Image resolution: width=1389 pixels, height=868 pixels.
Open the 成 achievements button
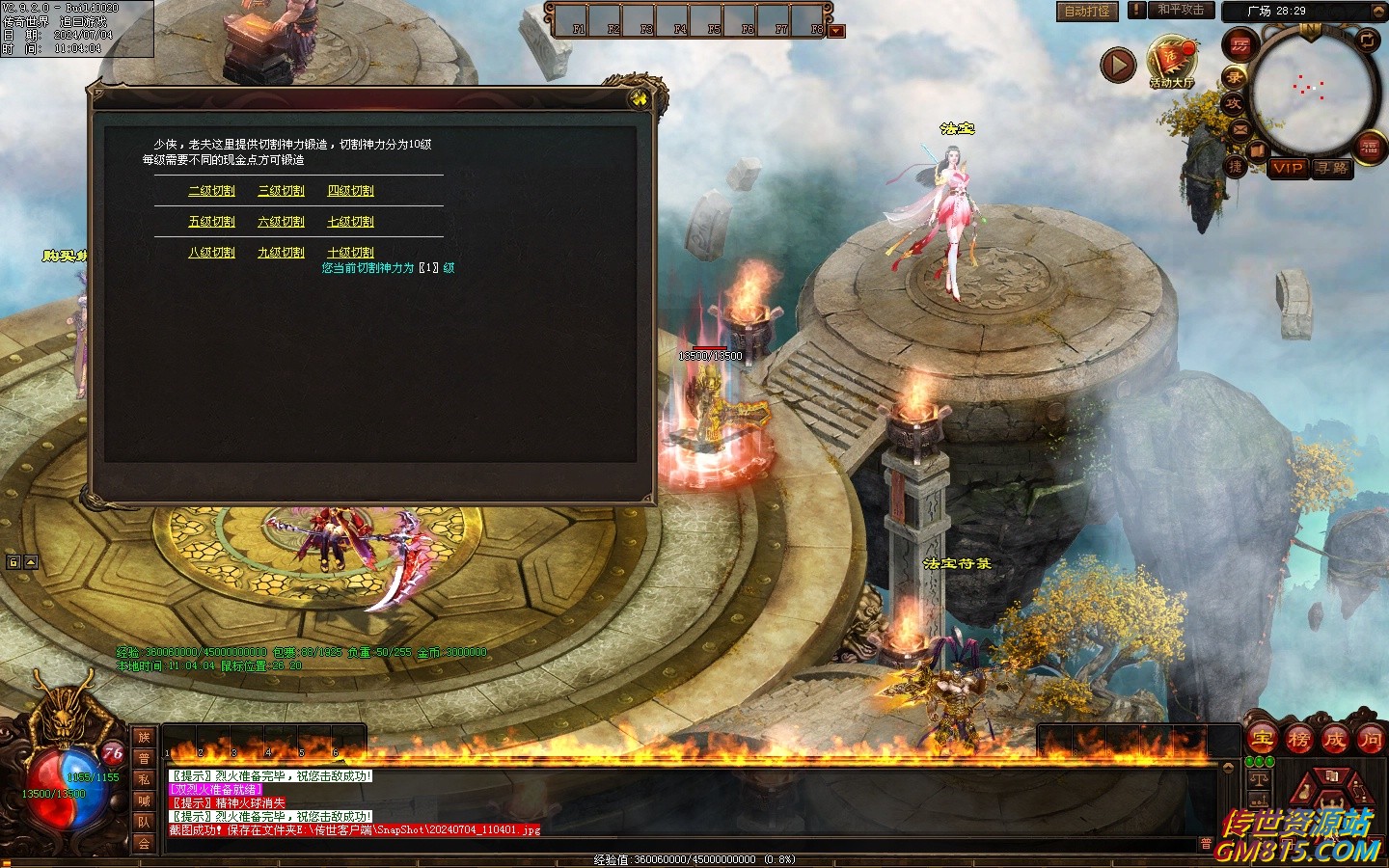1335,741
